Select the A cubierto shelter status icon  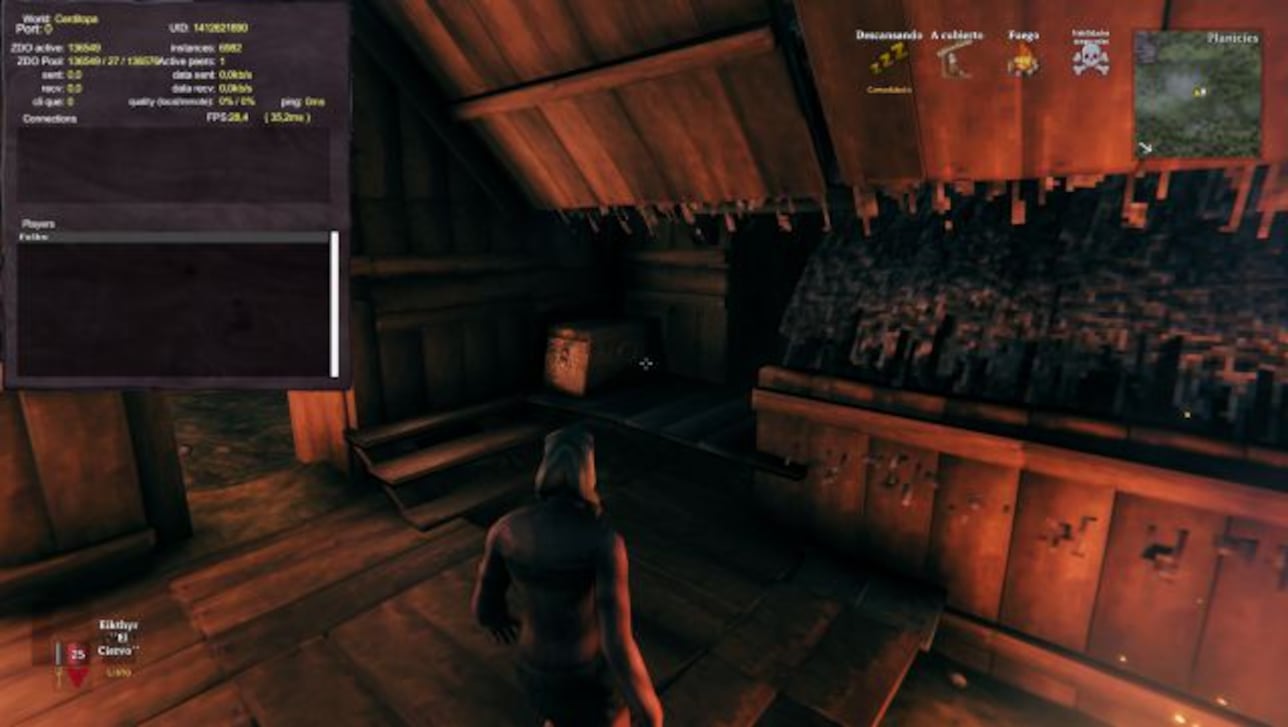tap(951, 62)
